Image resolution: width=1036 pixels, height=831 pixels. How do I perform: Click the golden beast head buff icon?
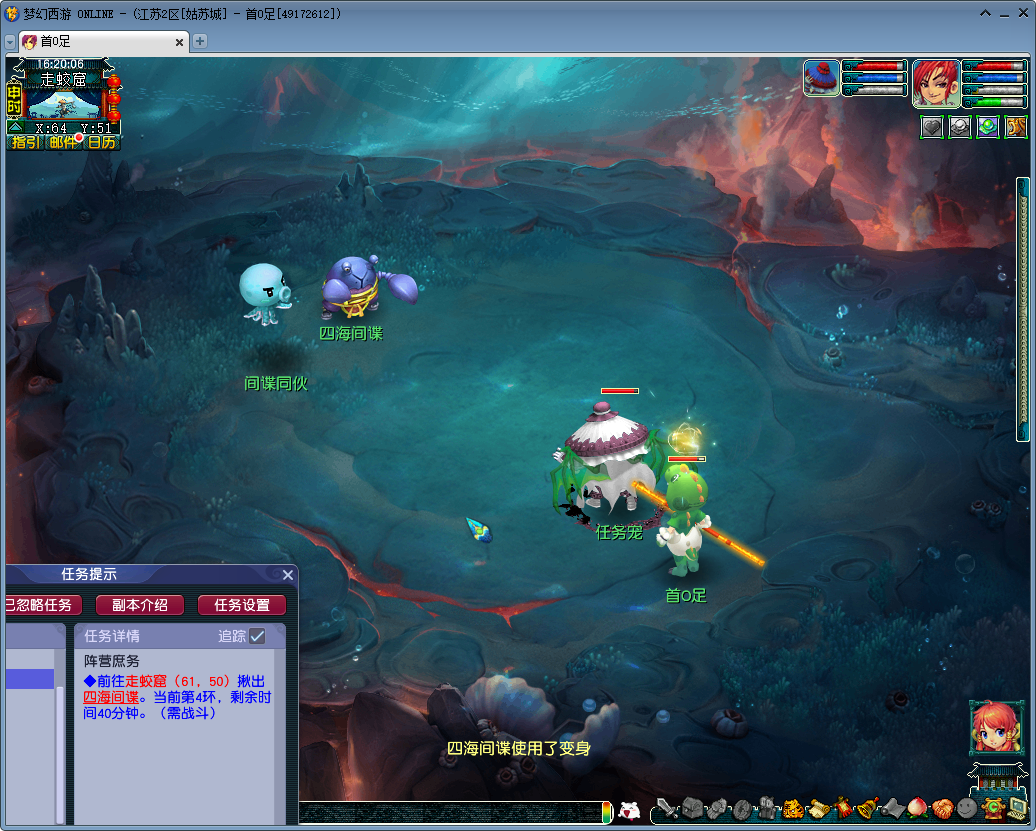(1015, 127)
